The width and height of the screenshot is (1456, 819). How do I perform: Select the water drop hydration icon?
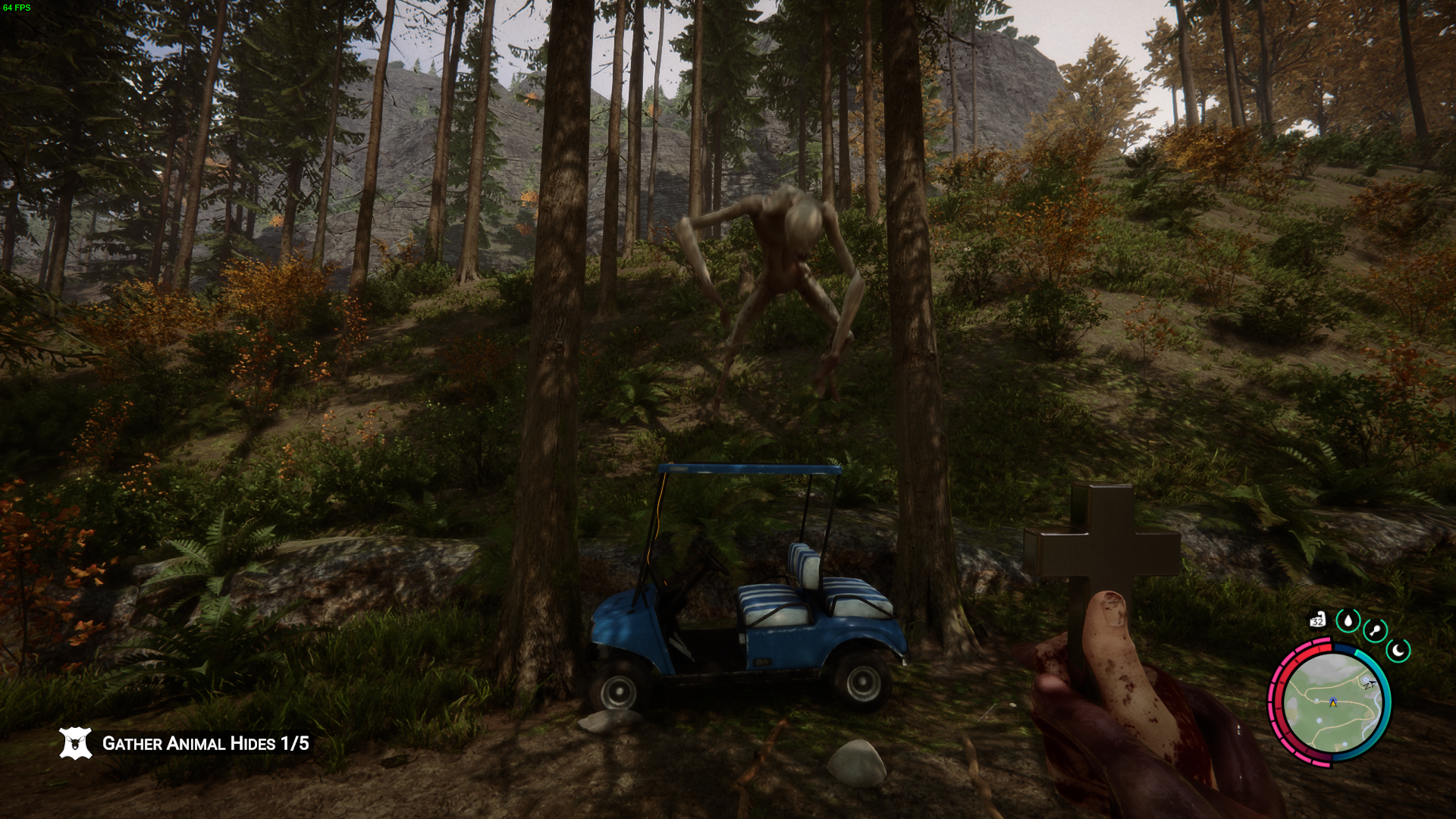(x=1348, y=621)
